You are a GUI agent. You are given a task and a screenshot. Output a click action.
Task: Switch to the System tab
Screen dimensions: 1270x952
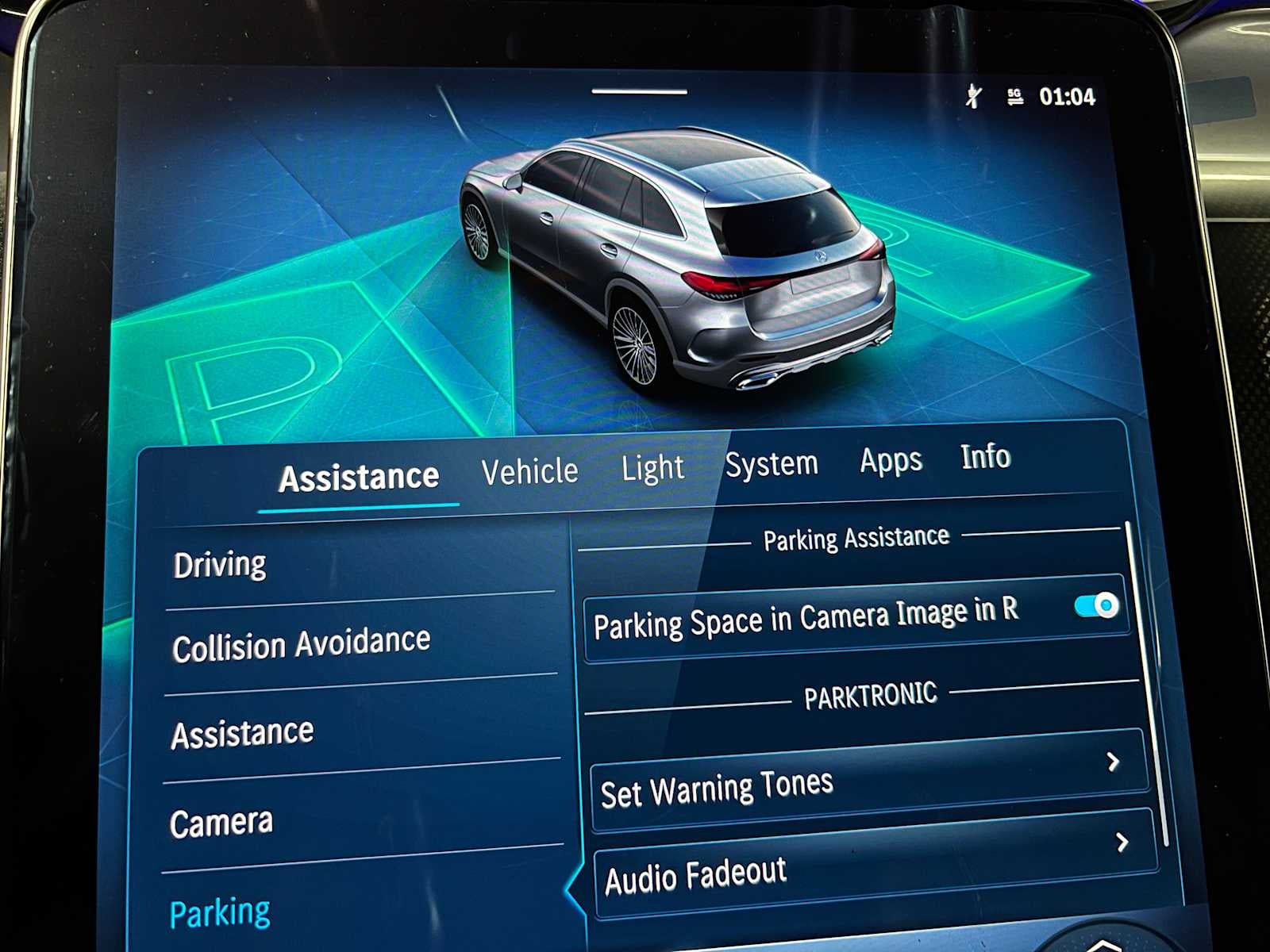click(x=771, y=464)
